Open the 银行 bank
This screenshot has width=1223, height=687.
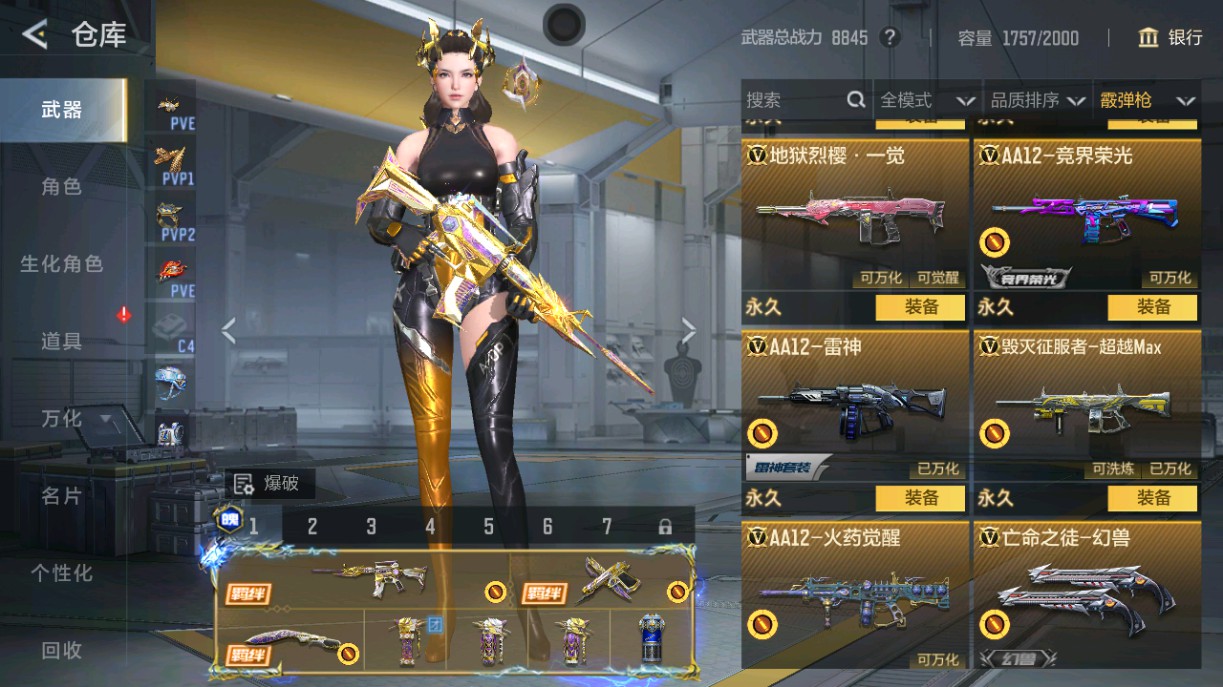(x=1170, y=38)
